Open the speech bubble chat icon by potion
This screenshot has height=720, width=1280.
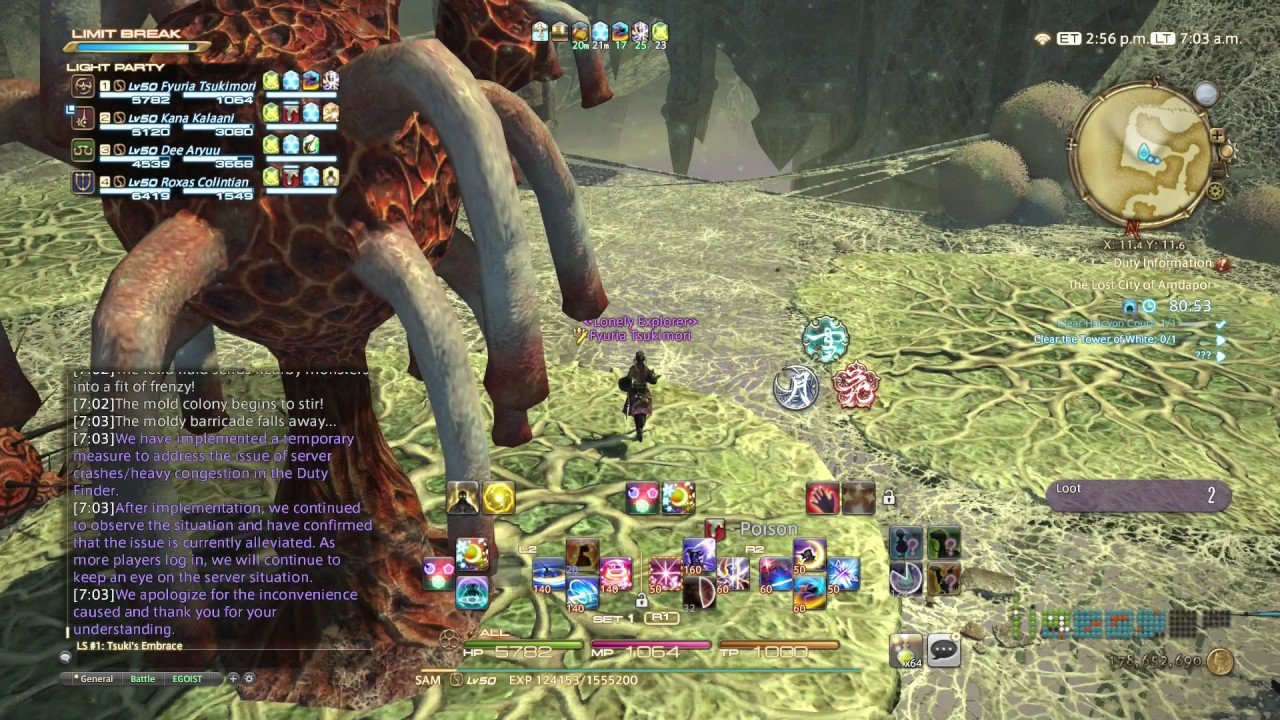[x=942, y=650]
